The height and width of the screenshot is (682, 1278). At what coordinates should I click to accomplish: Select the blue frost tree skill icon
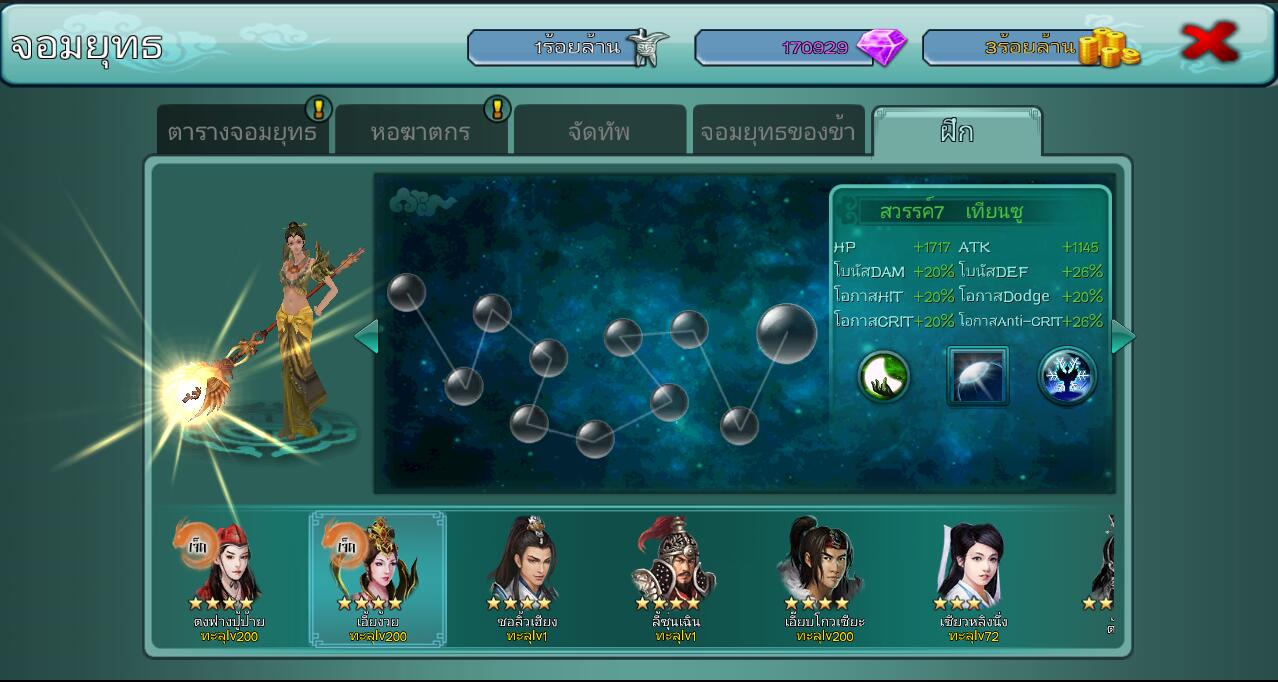pyautogui.click(x=1067, y=376)
